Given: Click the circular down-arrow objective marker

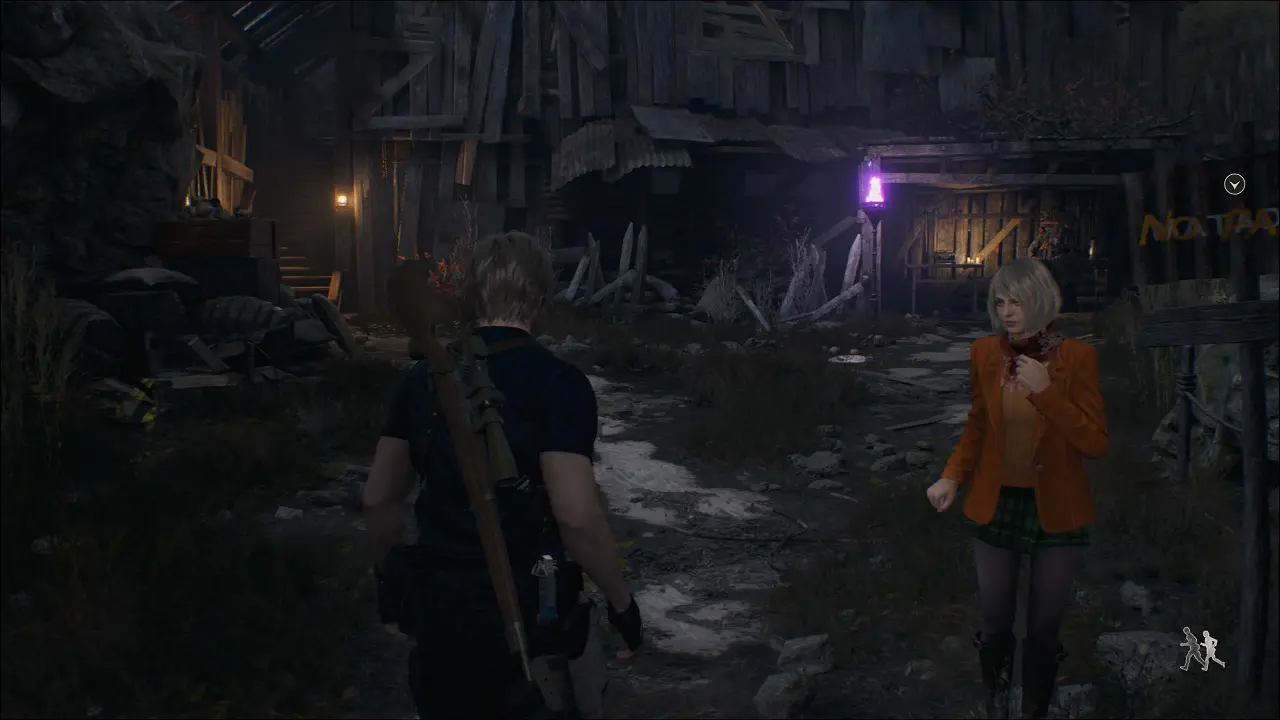Looking at the screenshot, I should pos(1235,184).
